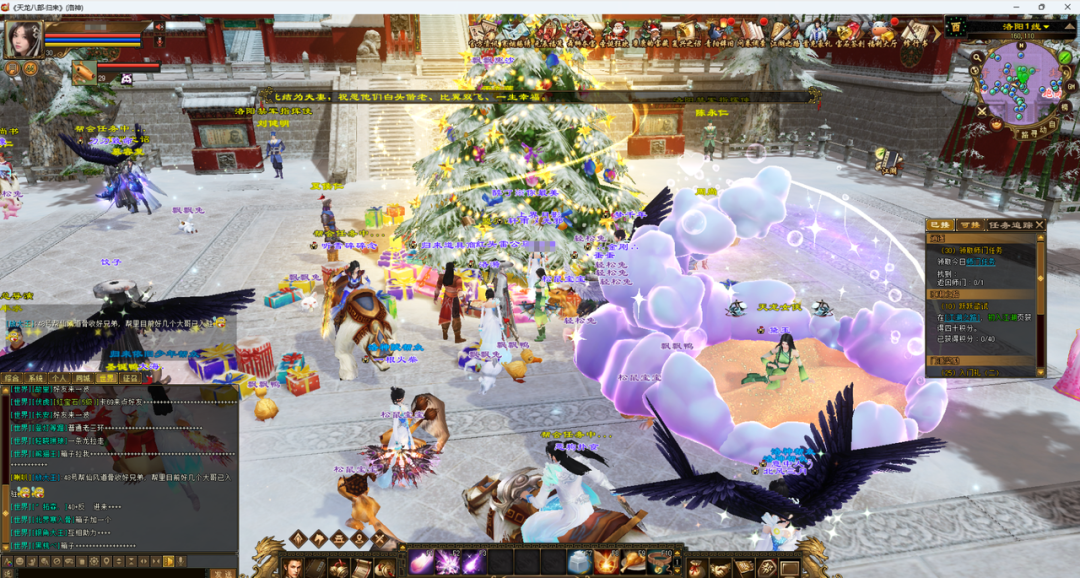Close the 任务追踪 quest tracker panel
The width and height of the screenshot is (1080, 578).
(x=1040, y=225)
